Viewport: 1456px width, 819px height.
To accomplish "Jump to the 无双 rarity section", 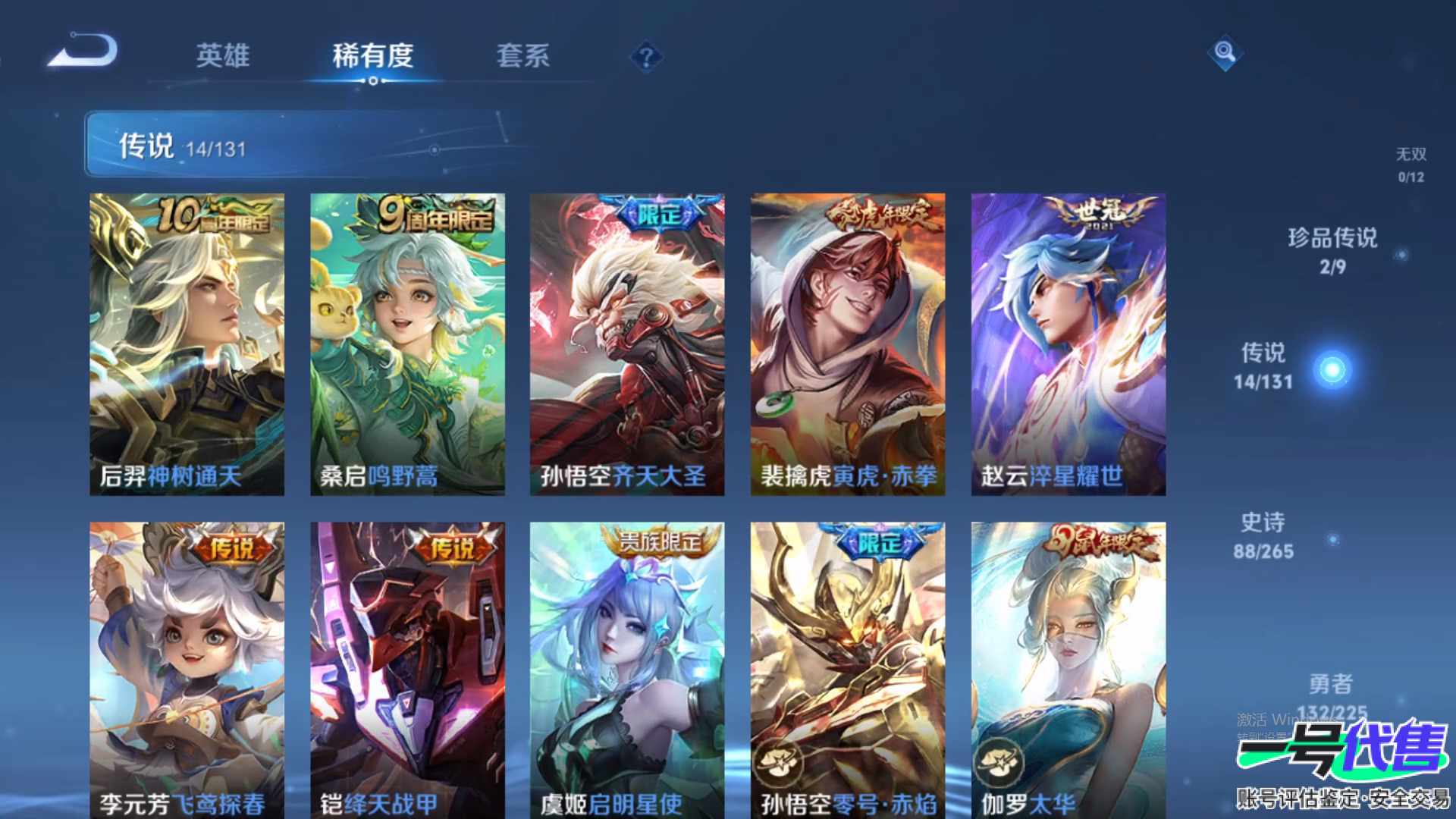I will point(1410,165).
